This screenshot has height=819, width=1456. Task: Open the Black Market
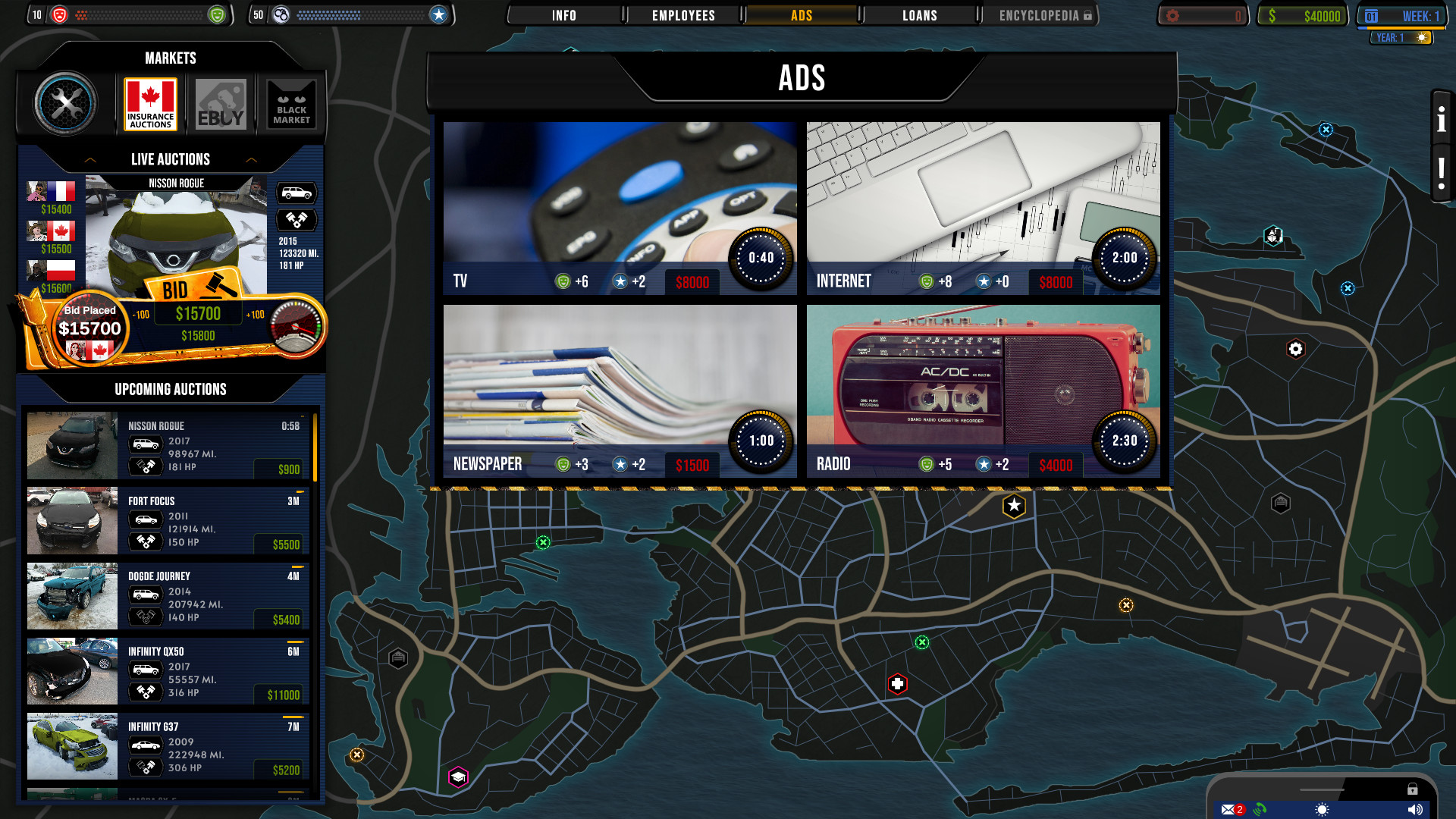(290, 104)
